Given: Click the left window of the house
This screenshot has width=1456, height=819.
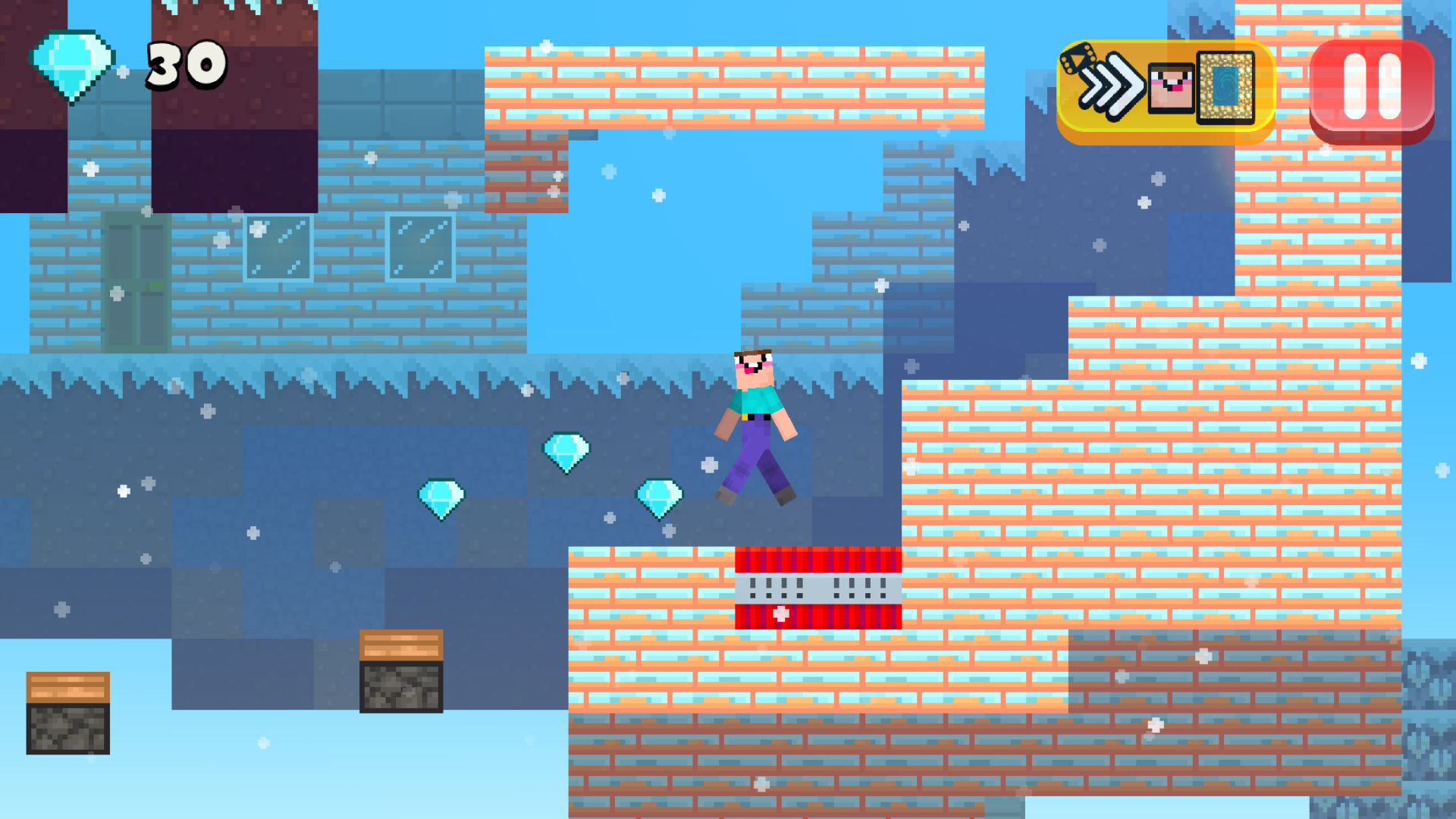Looking at the screenshot, I should click(278, 246).
